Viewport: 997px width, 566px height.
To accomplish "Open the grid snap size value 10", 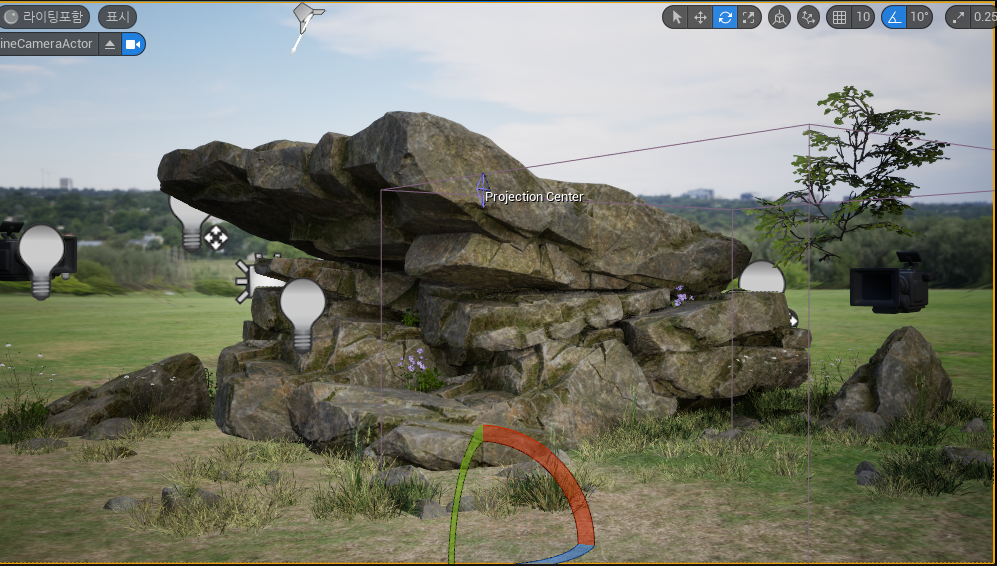I will coord(862,17).
